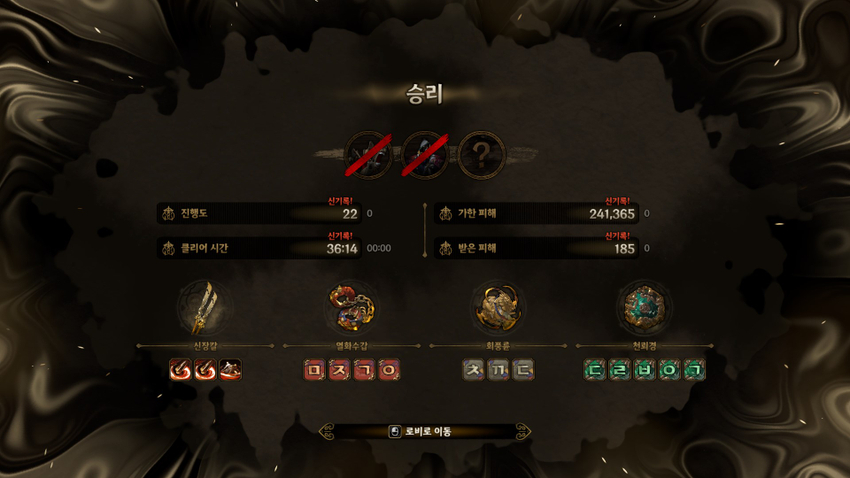Choose the grey ㅊ rune tile
Image resolution: width=850 pixels, height=478 pixels.
click(x=474, y=370)
